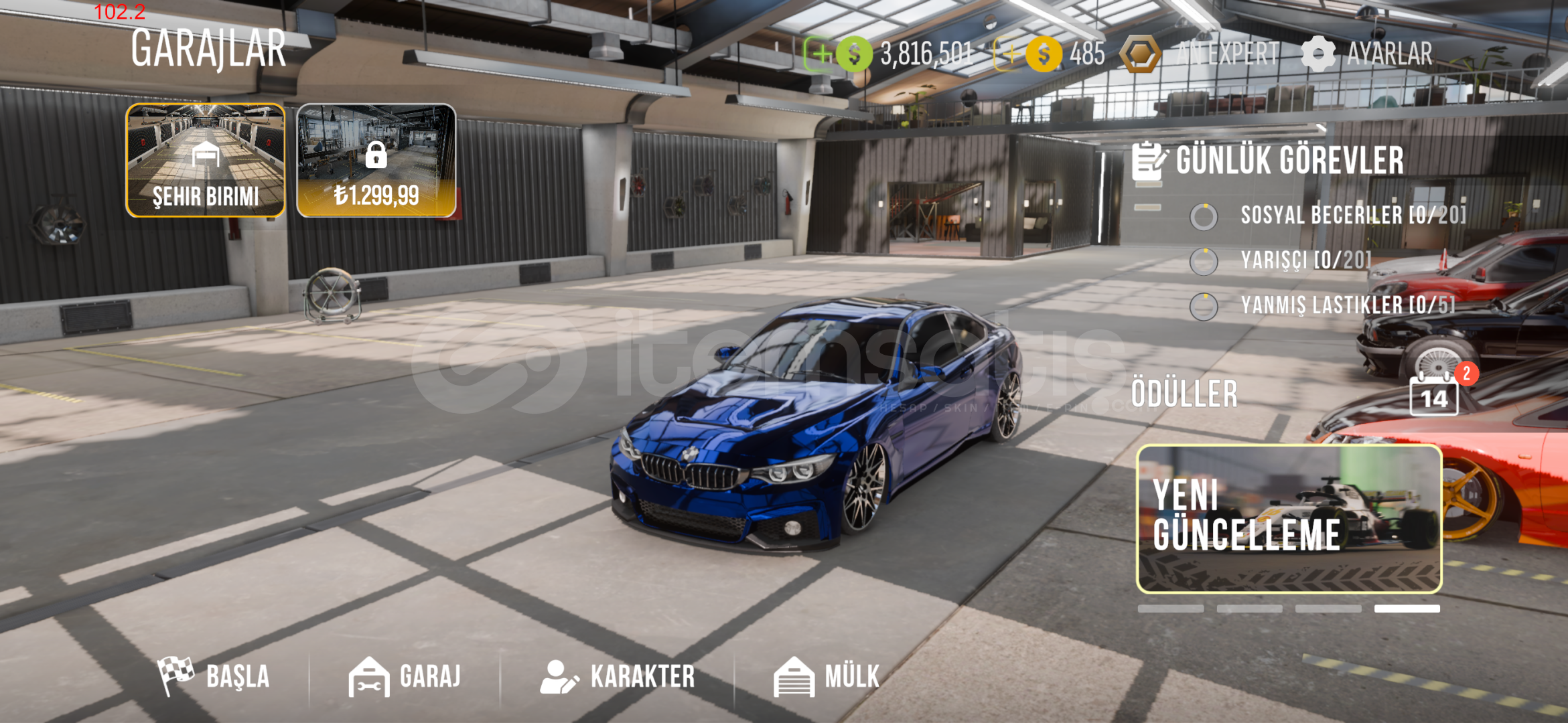Screen dimensions: 1568x723
Task: Select the Yanmış Lastikler daily task
Action: click(1346, 305)
